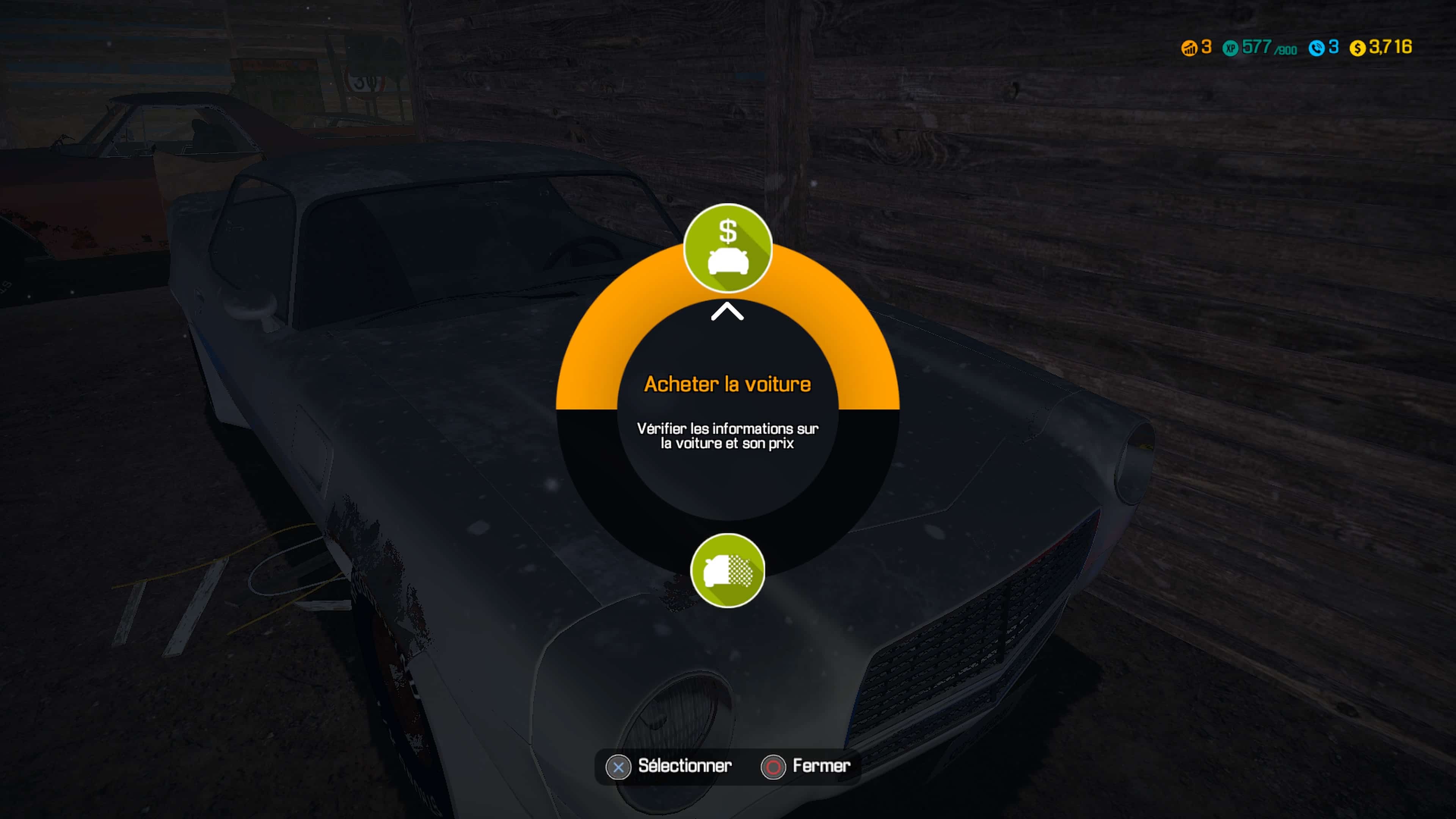Screen dimensions: 1456x819
Task: Click the yellow dollar coin money icon
Action: click(1358, 49)
